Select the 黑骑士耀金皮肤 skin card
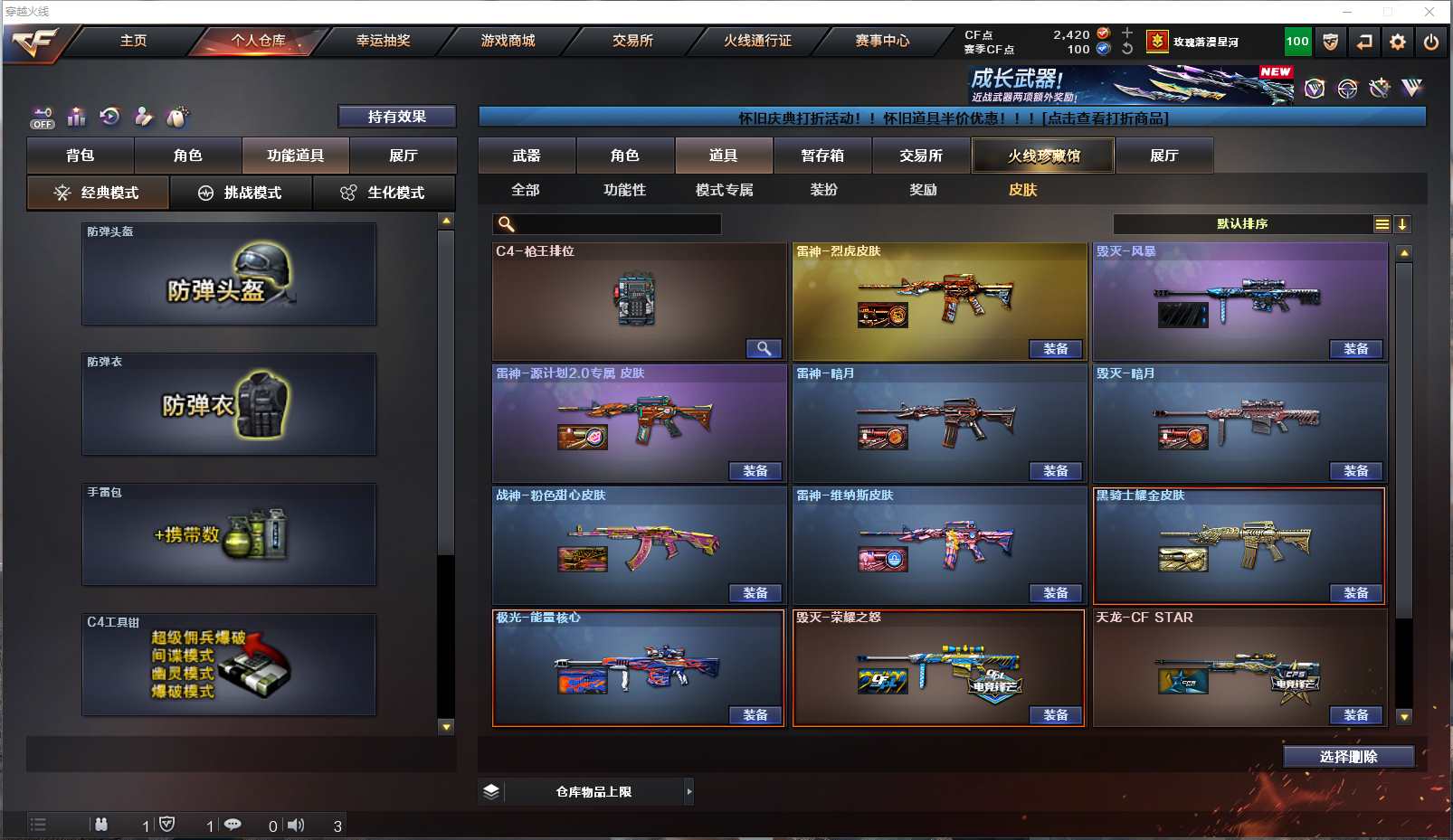 click(1239, 545)
